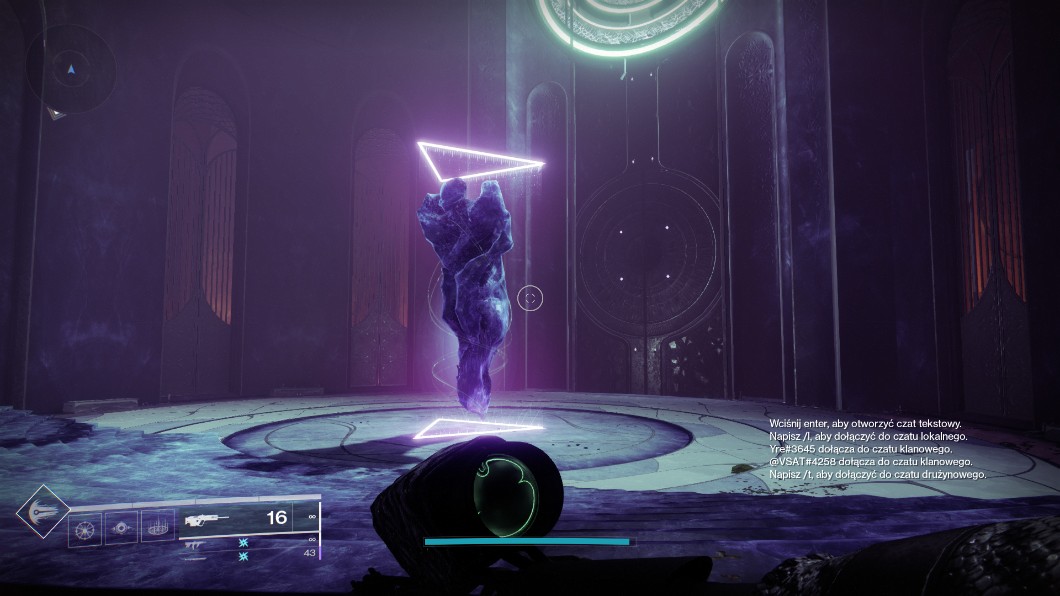Image resolution: width=1060 pixels, height=596 pixels.
Task: Click the radar minimap circle
Action: click(70, 69)
